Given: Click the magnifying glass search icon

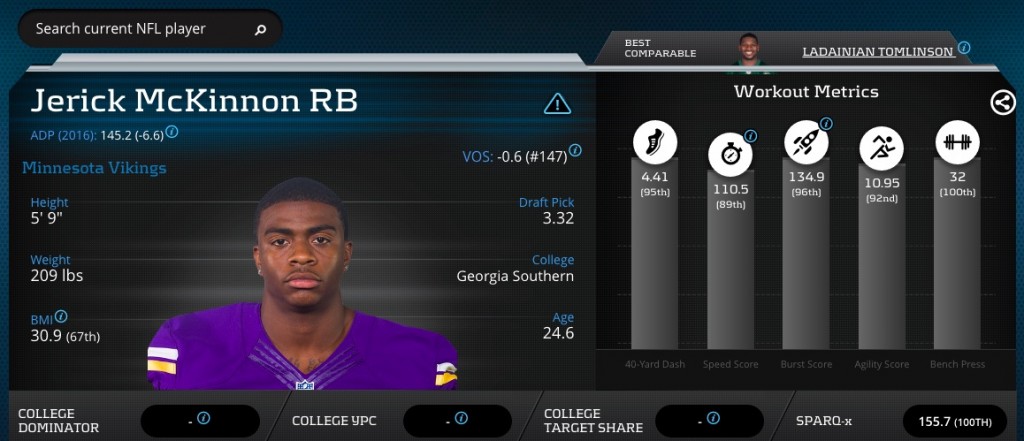Looking at the screenshot, I should click(x=261, y=30).
